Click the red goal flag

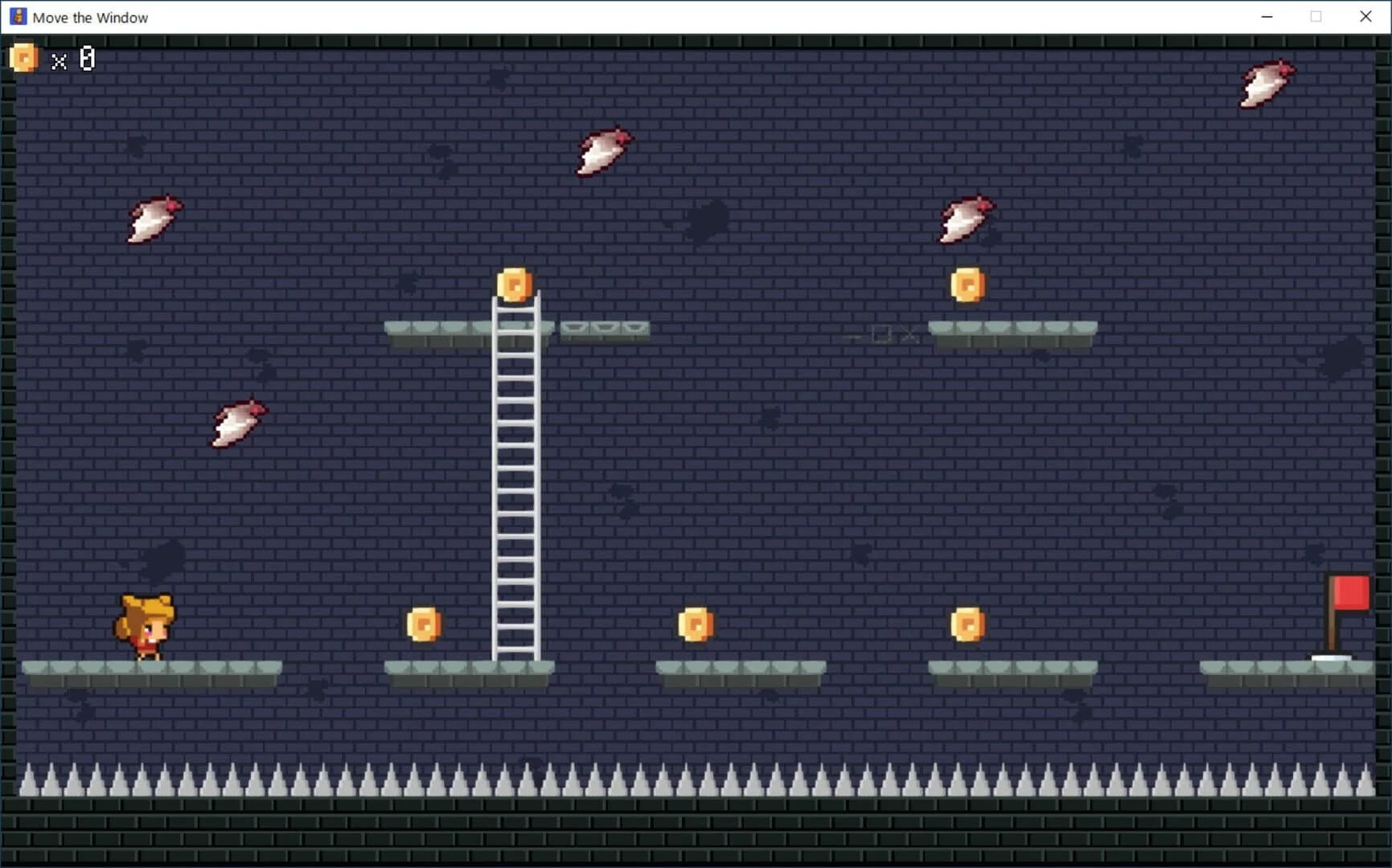coord(1350,592)
